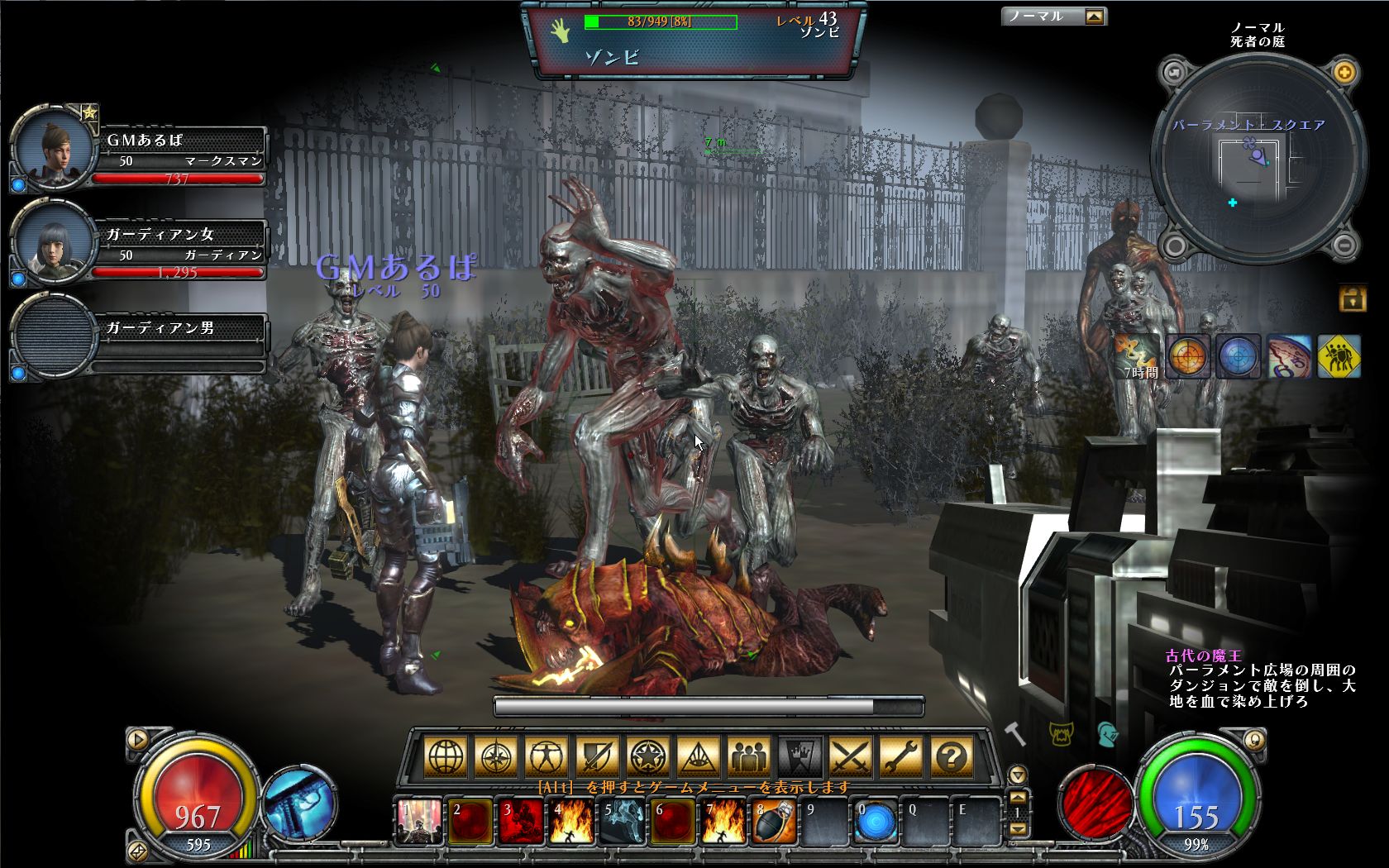1389x868 pixels.
Task: Open the globe world map menu button
Action: tap(445, 756)
